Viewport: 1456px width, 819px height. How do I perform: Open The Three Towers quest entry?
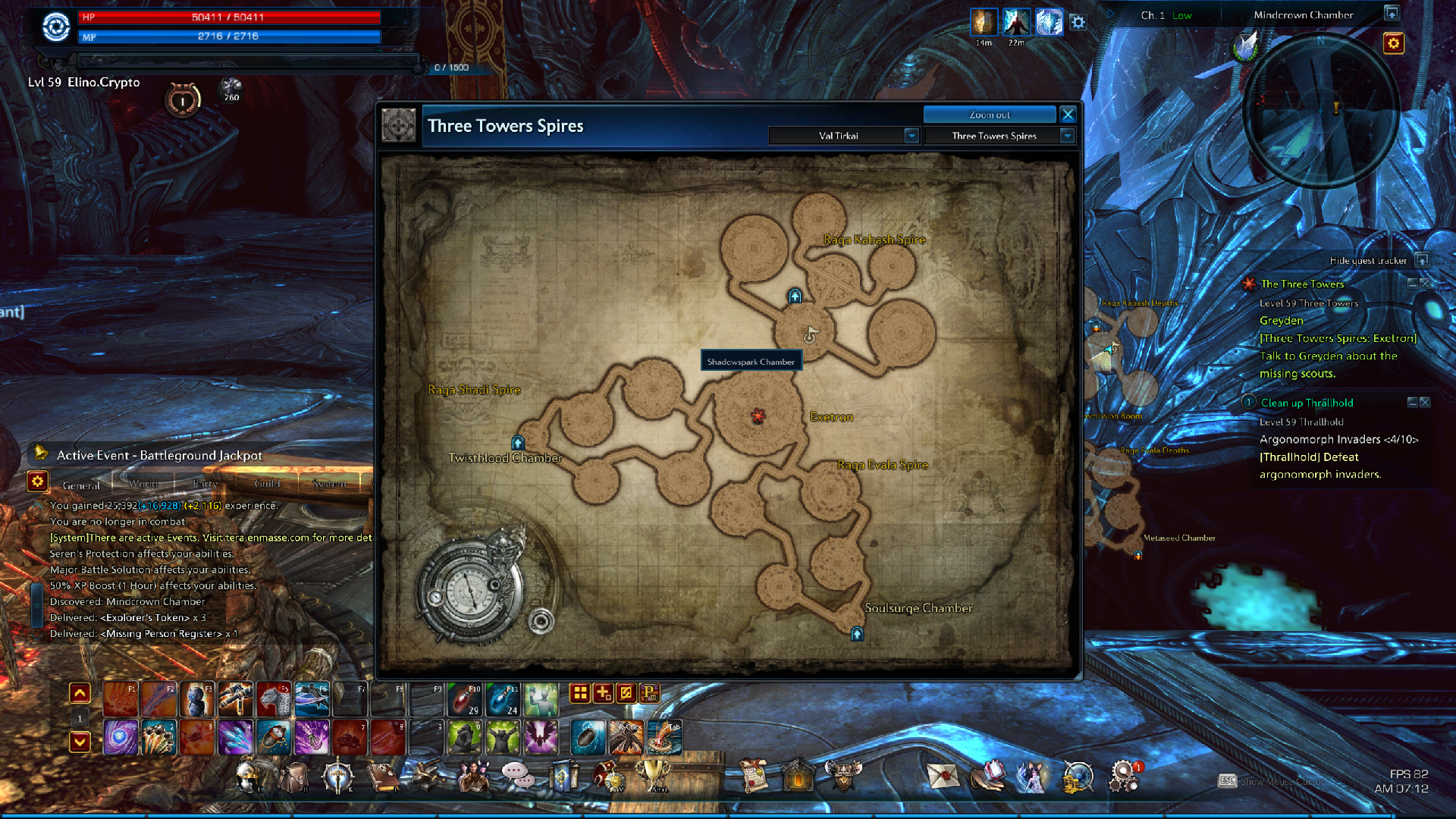(x=1302, y=284)
